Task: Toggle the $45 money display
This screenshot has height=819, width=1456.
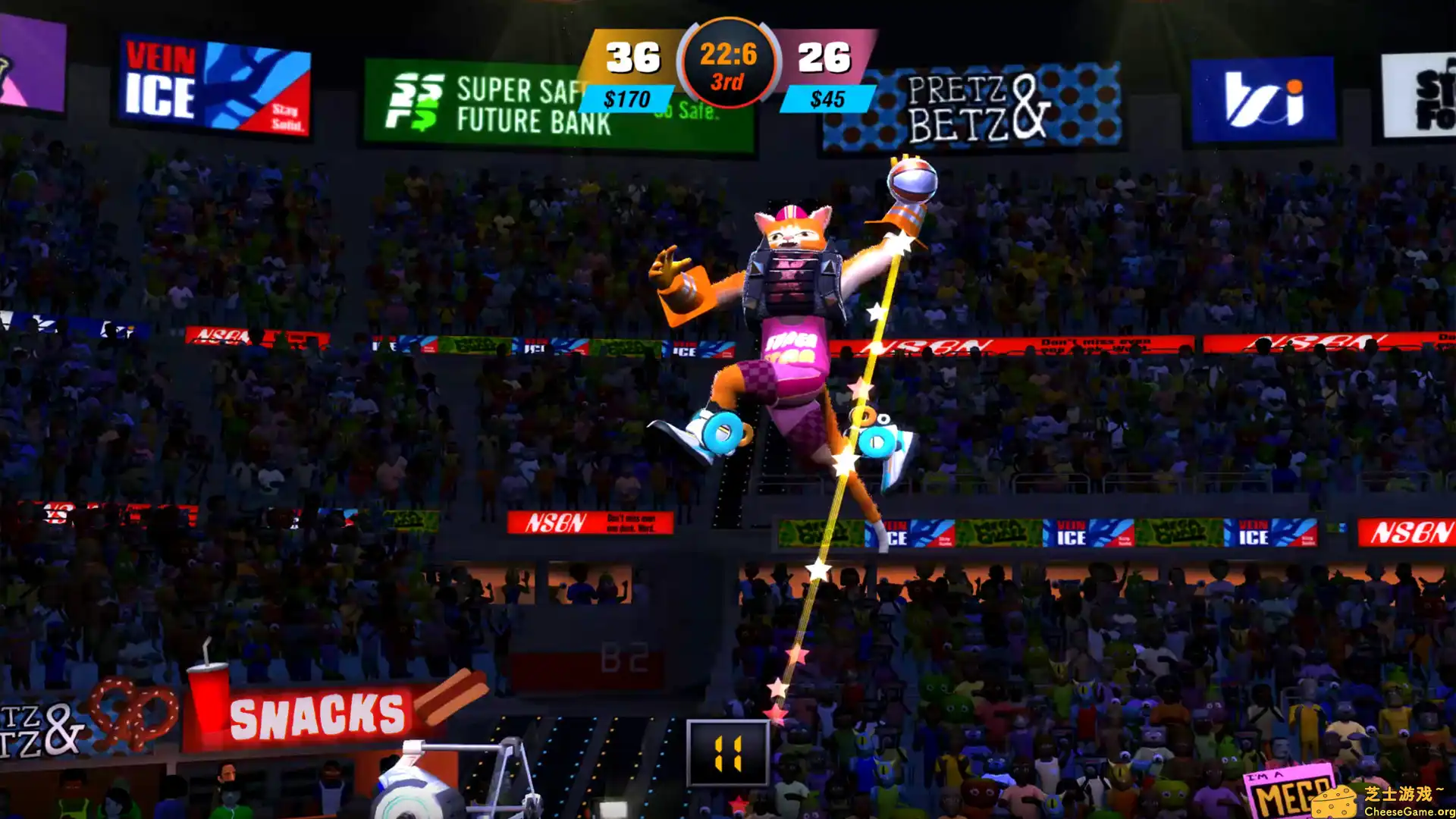Action: [829, 98]
